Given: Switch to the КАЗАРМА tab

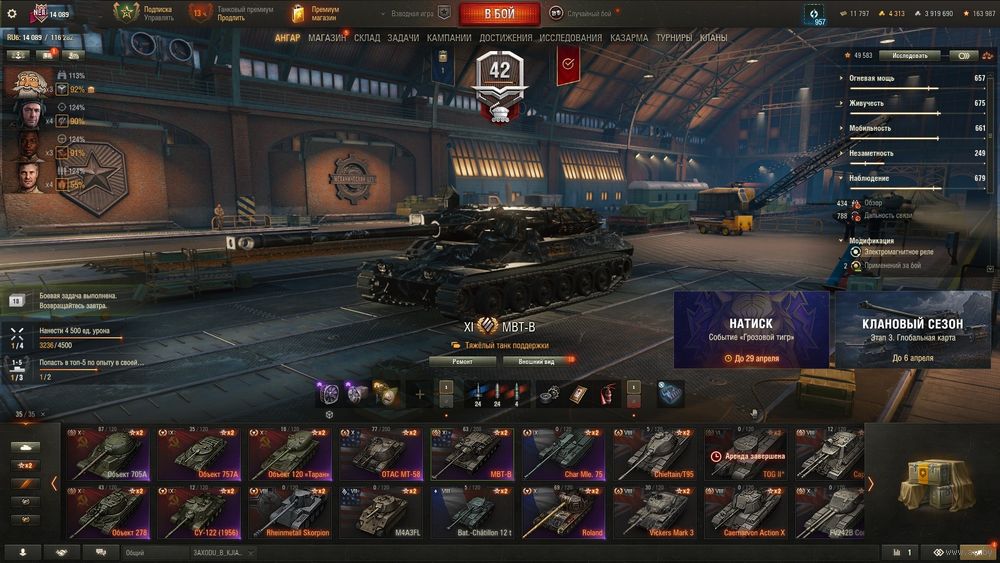Looking at the screenshot, I should click(629, 38).
